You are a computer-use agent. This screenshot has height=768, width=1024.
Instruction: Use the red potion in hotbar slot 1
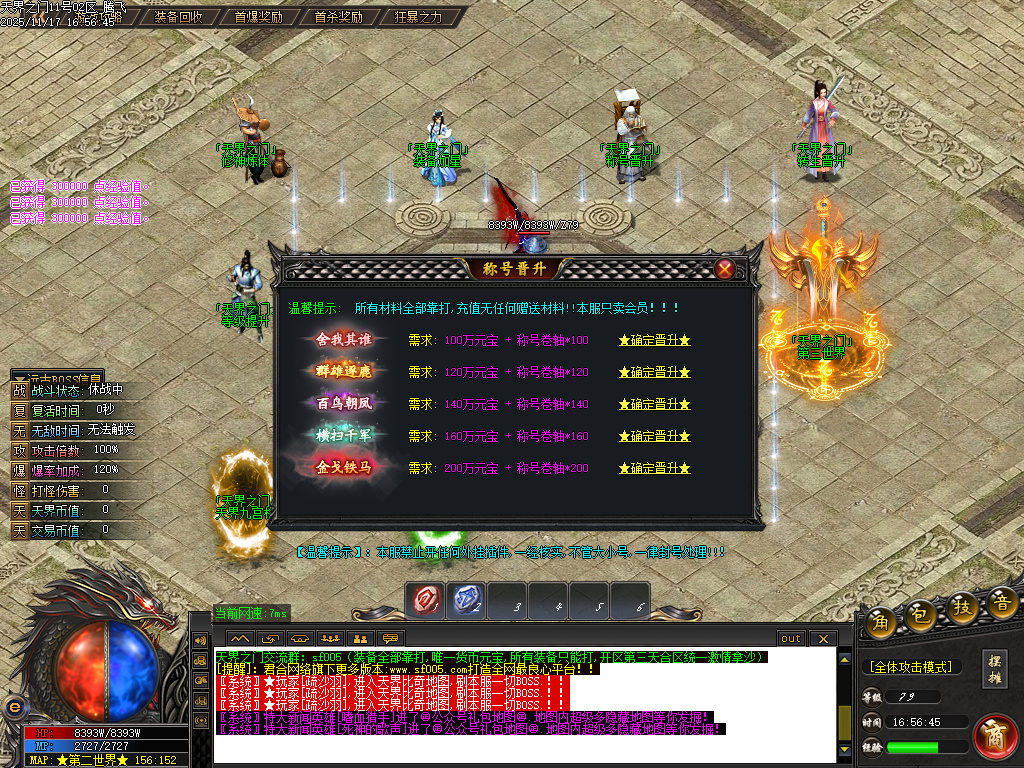click(x=426, y=600)
